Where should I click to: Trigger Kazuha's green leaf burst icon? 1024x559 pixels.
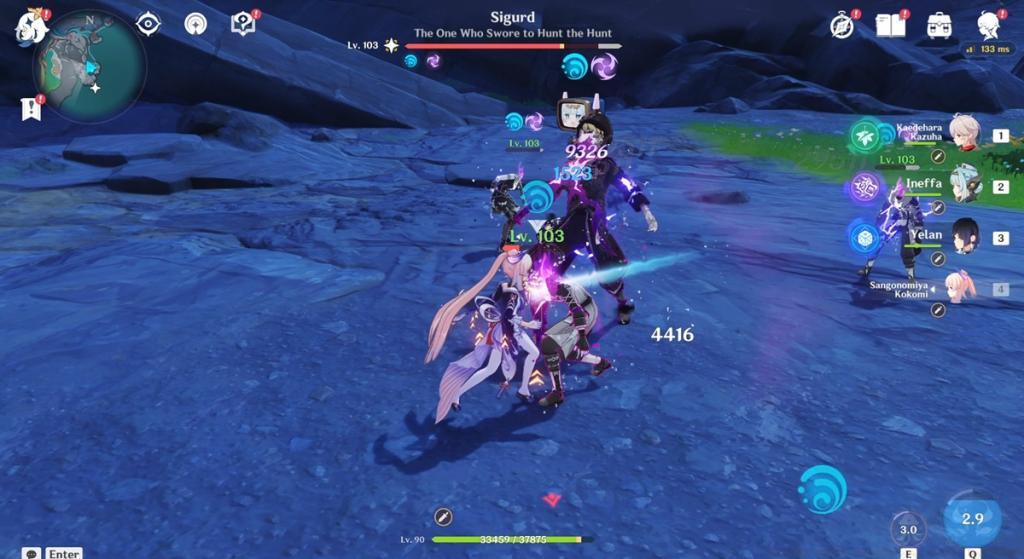[x=865, y=136]
